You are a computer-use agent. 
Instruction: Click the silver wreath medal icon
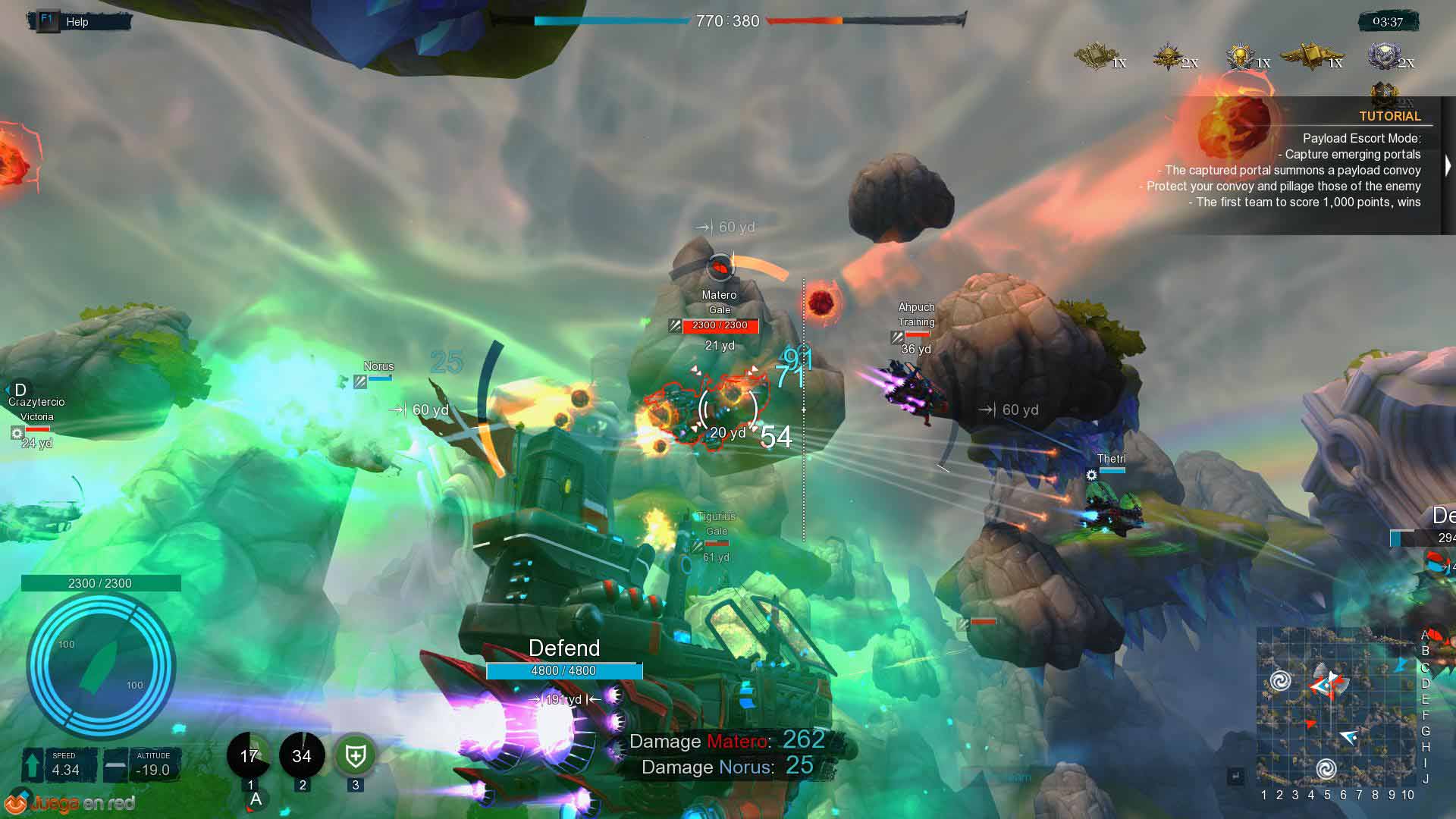tap(1385, 56)
